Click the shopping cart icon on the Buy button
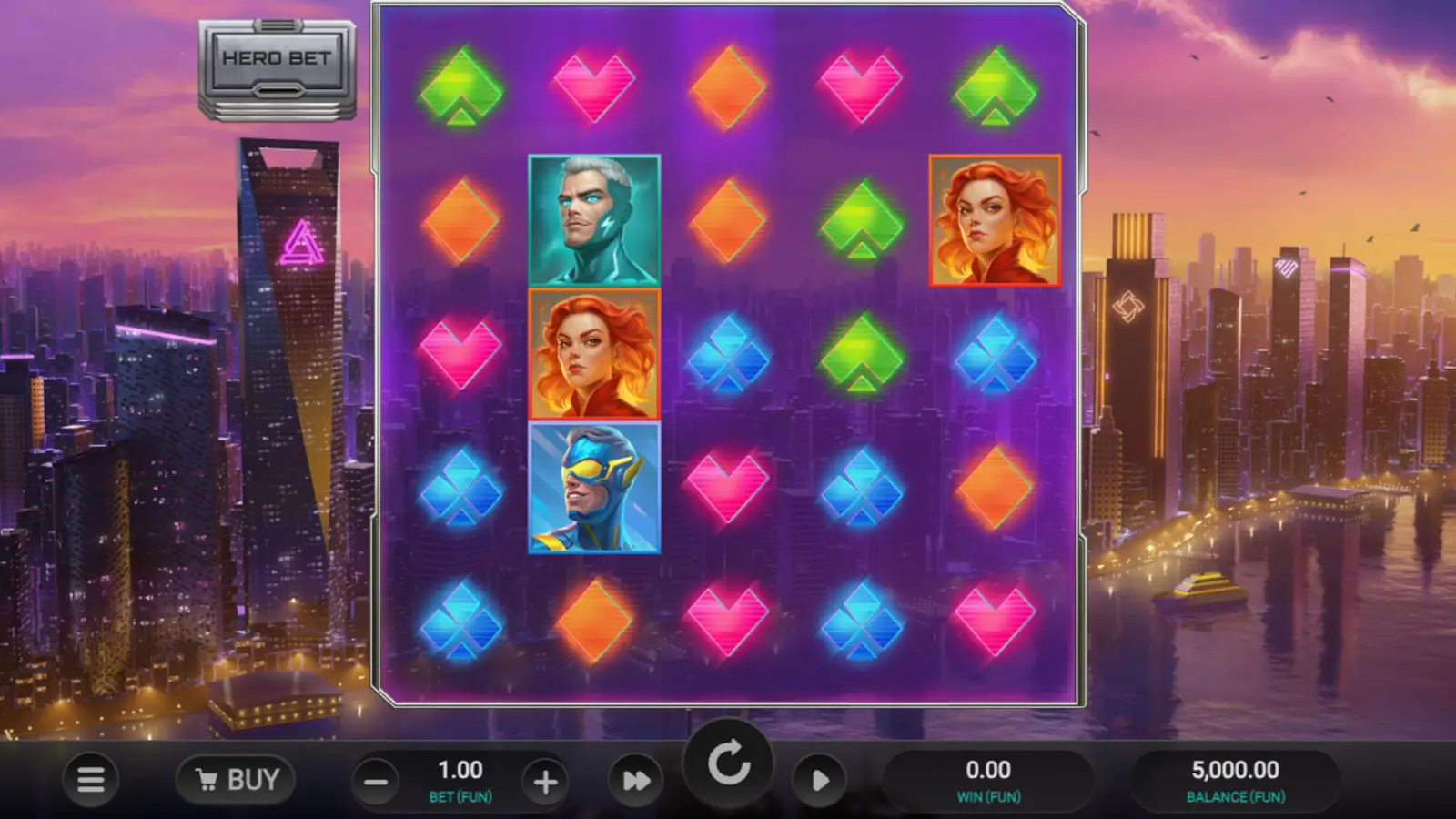 [209, 779]
